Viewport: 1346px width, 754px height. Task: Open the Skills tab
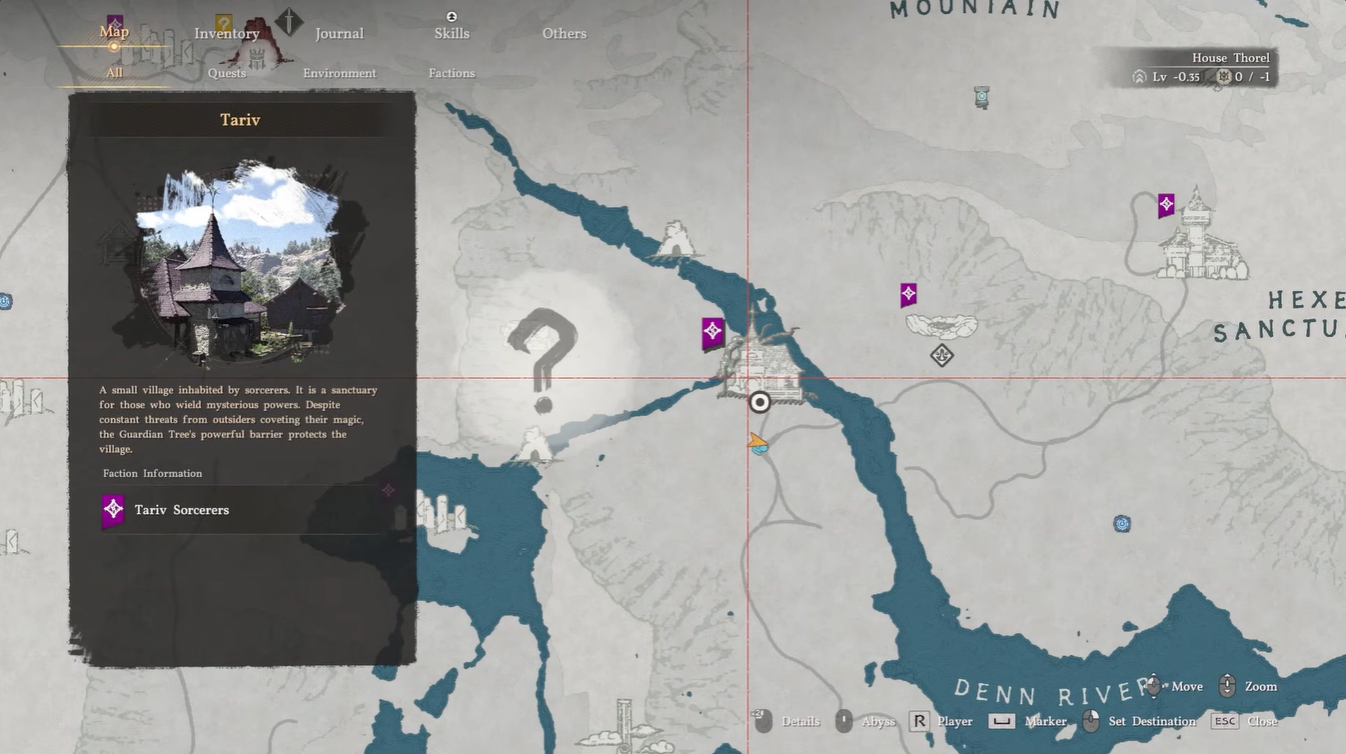click(x=452, y=34)
